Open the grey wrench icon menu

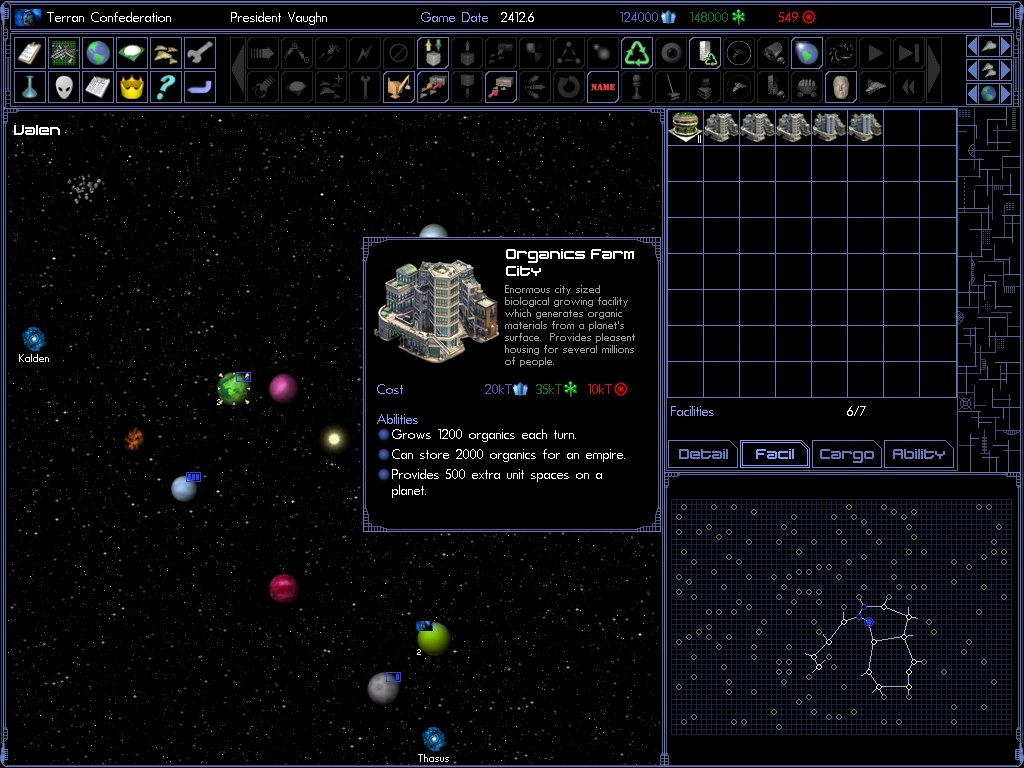click(x=200, y=53)
